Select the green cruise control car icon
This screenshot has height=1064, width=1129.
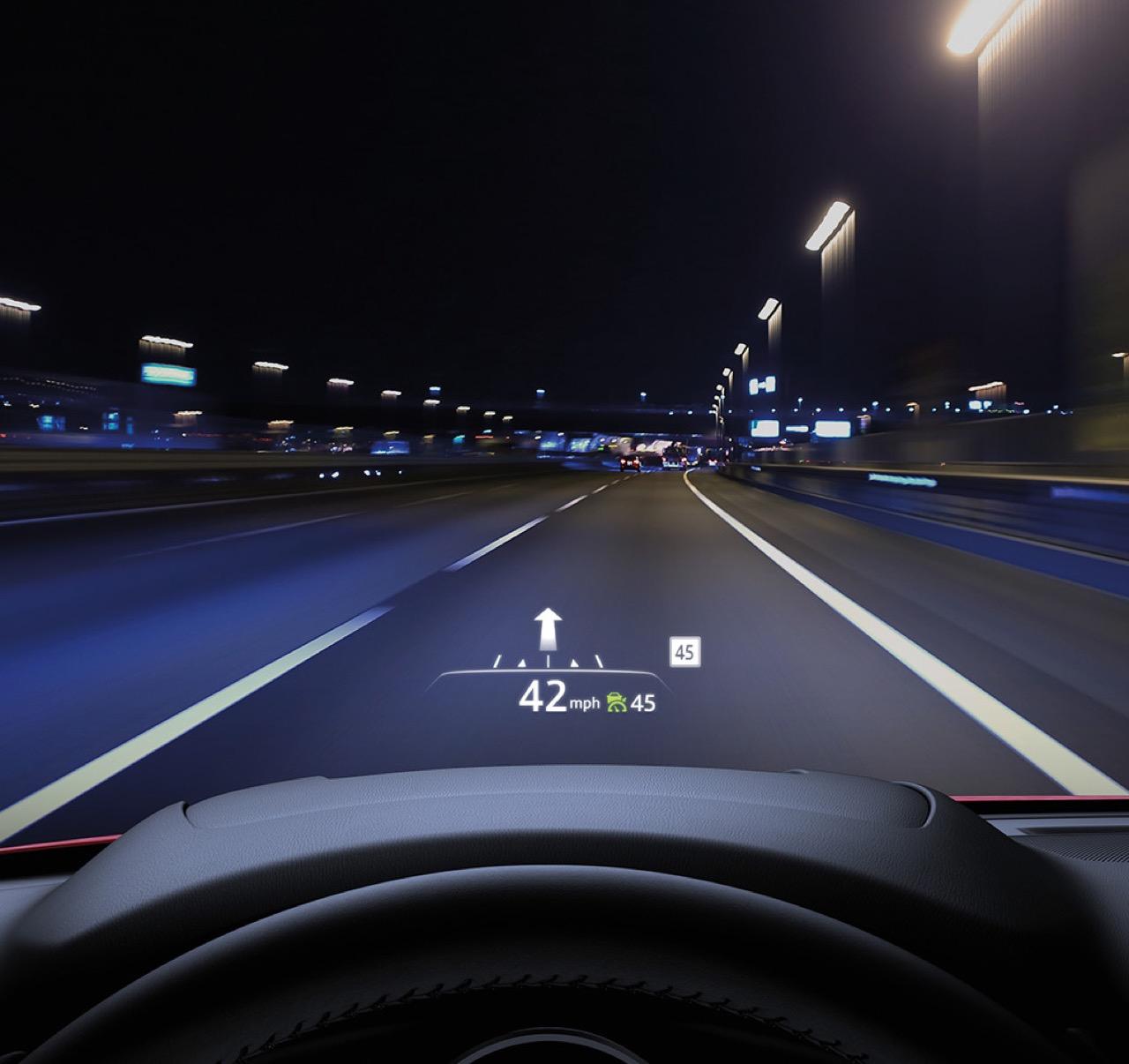coord(617,703)
